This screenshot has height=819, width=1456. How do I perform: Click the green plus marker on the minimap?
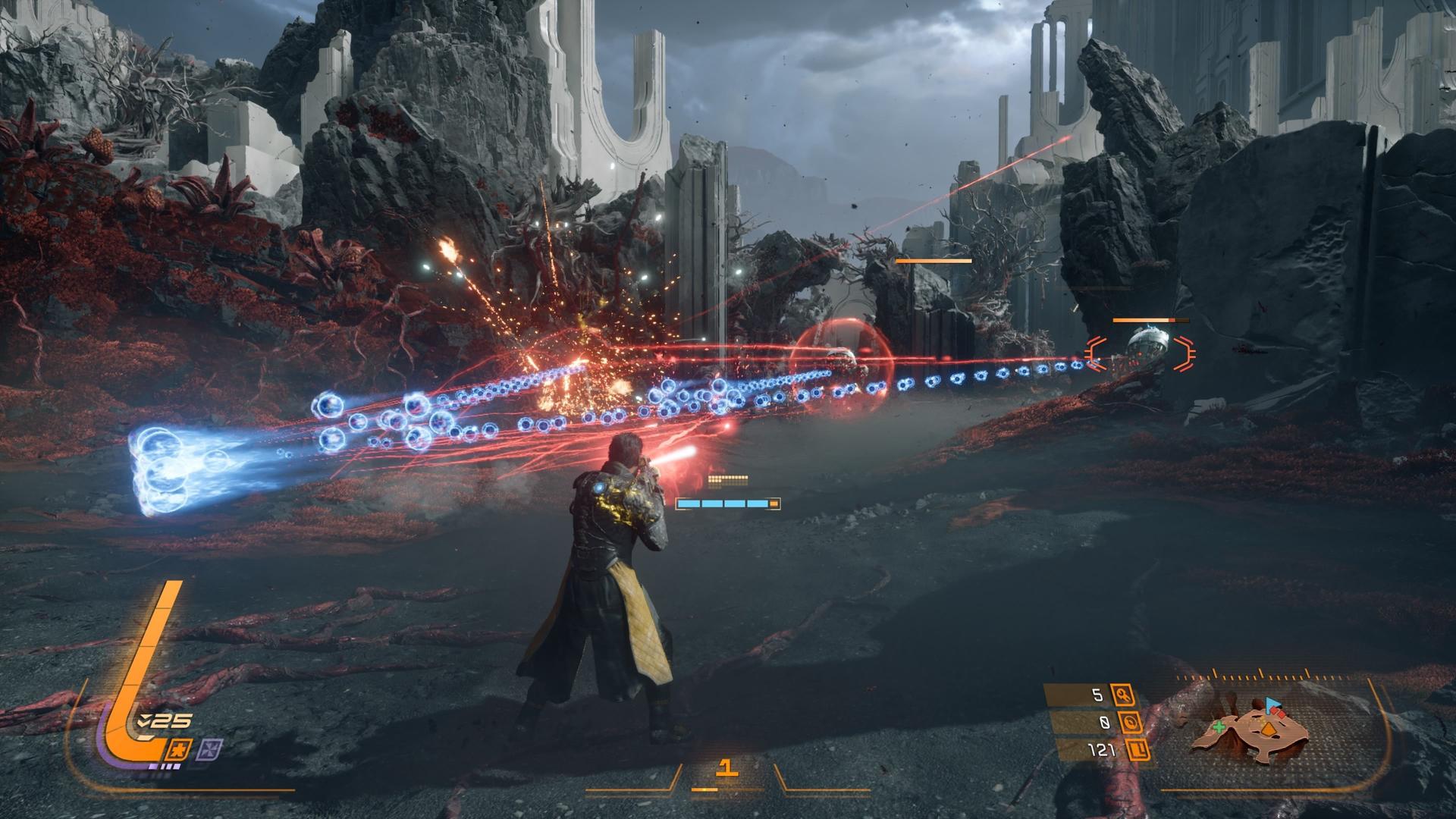point(1219,727)
